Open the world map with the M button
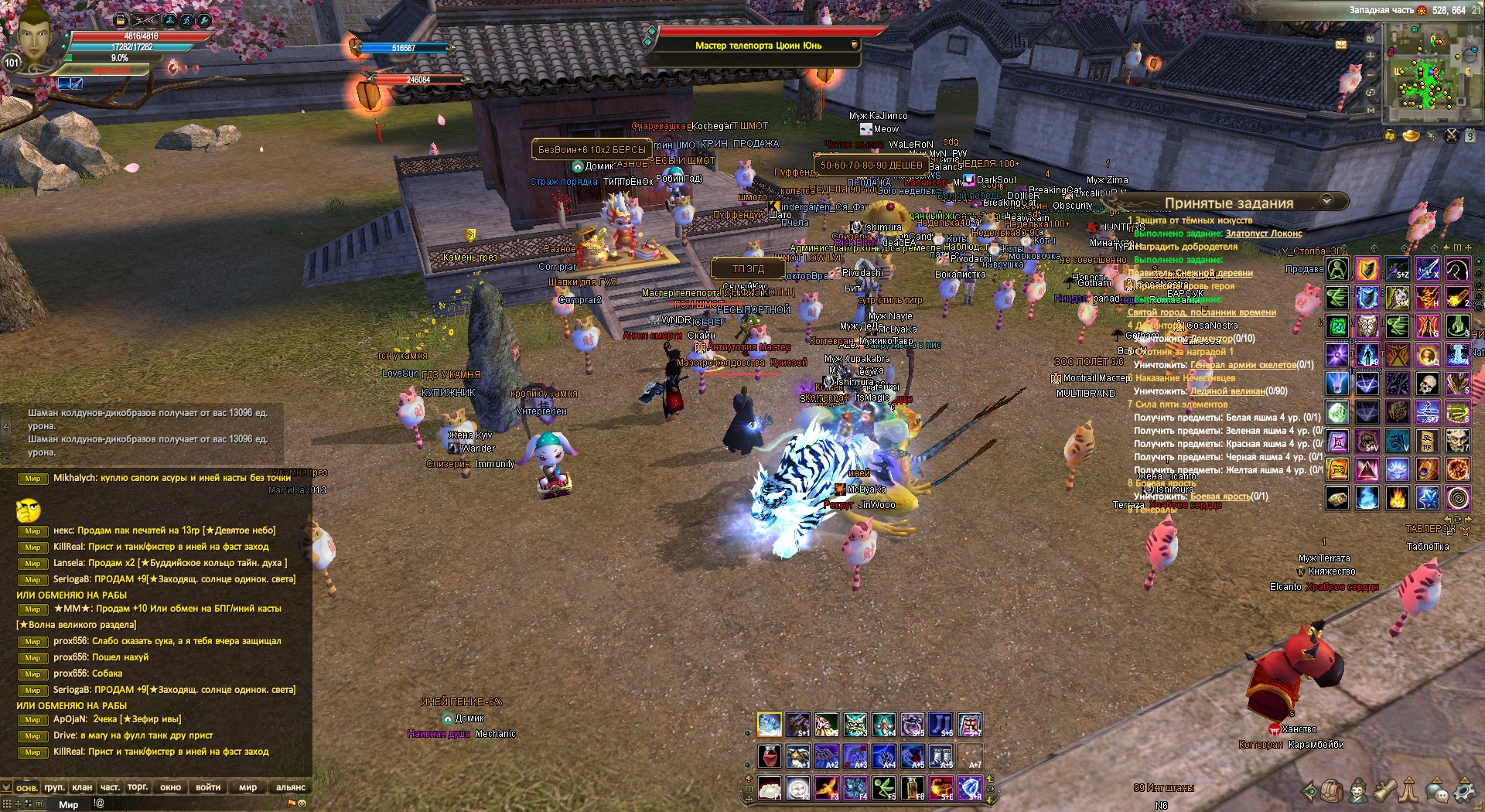 tap(1371, 111)
